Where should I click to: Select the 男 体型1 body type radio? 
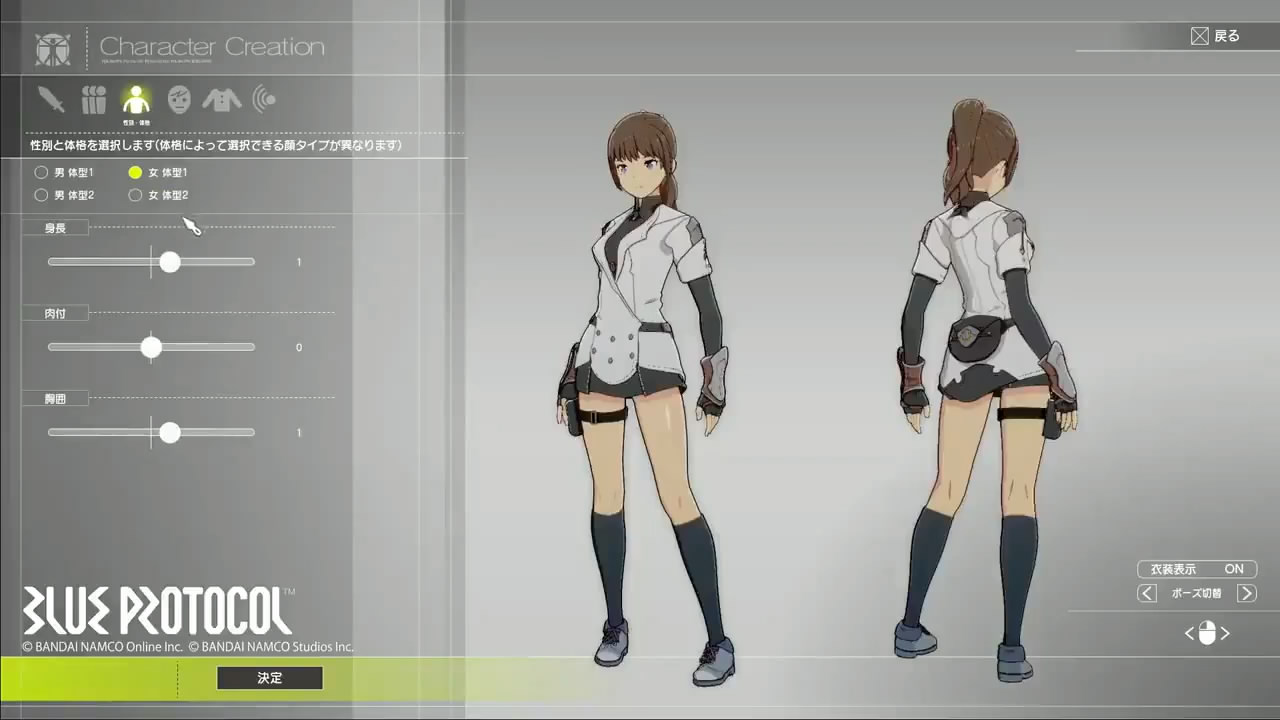(41, 172)
